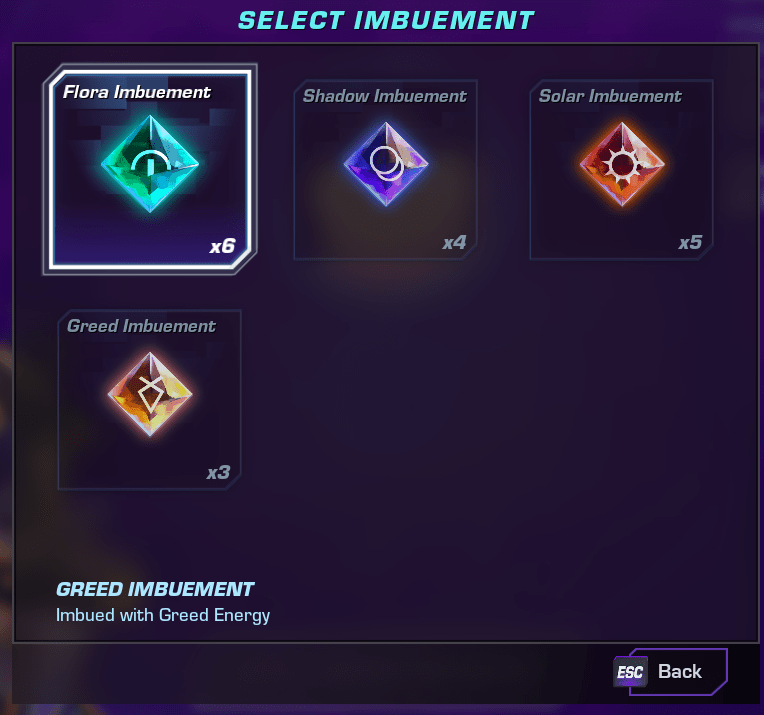Choose the Shadow Imbuement tile
This screenshot has height=715, width=764.
coord(385,170)
